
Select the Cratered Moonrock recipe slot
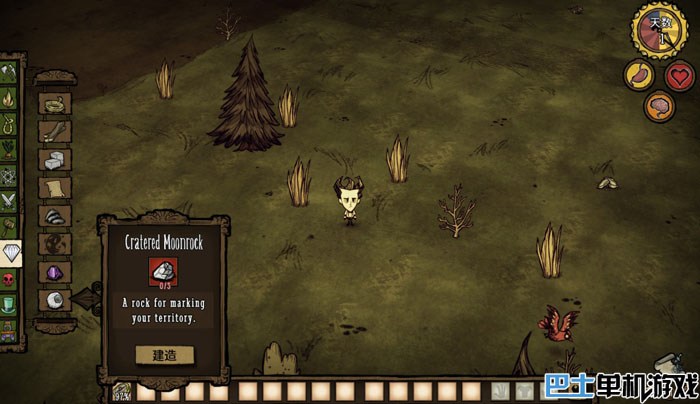click(x=54, y=299)
